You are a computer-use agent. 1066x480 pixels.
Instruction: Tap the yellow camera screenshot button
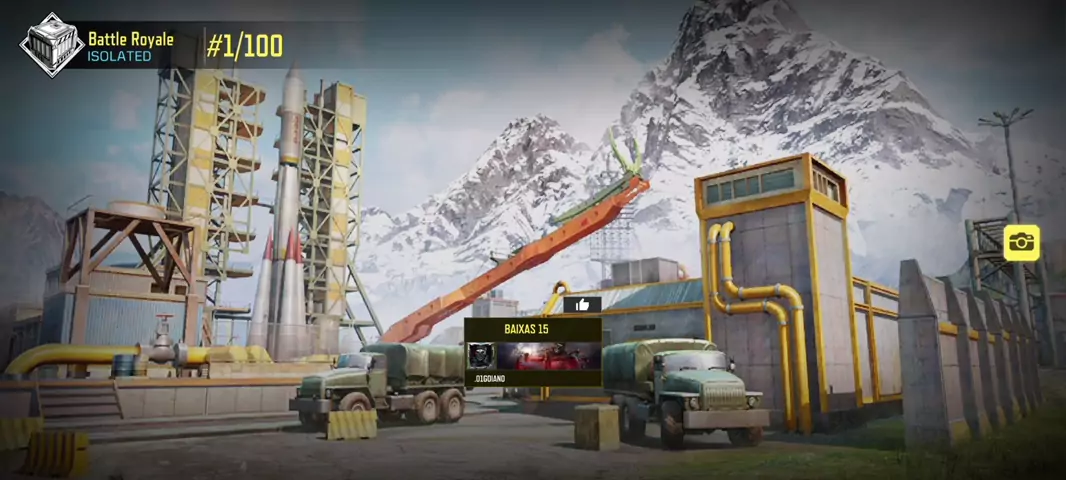(1021, 242)
